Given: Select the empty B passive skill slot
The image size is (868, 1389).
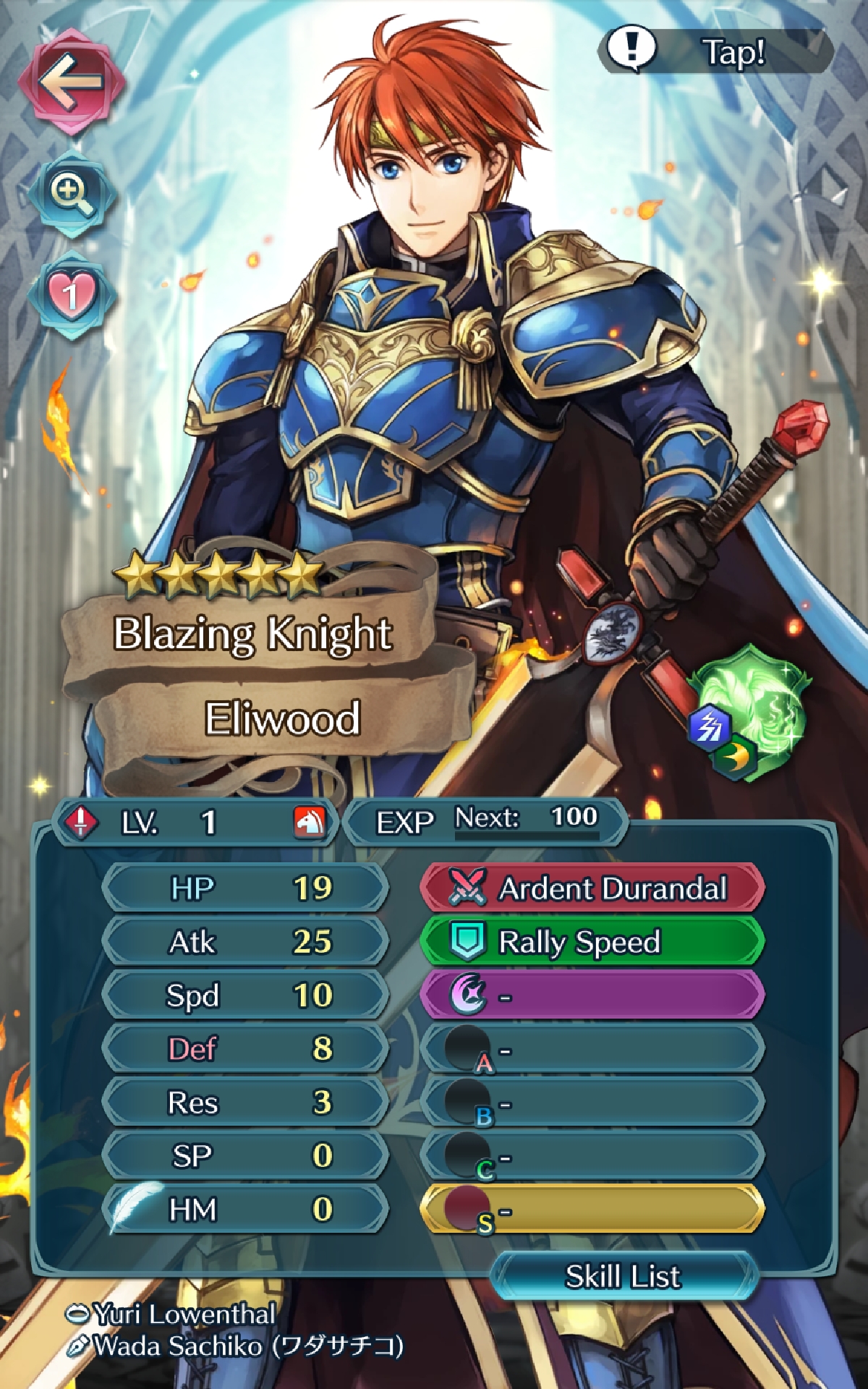Looking at the screenshot, I should click(x=592, y=1103).
